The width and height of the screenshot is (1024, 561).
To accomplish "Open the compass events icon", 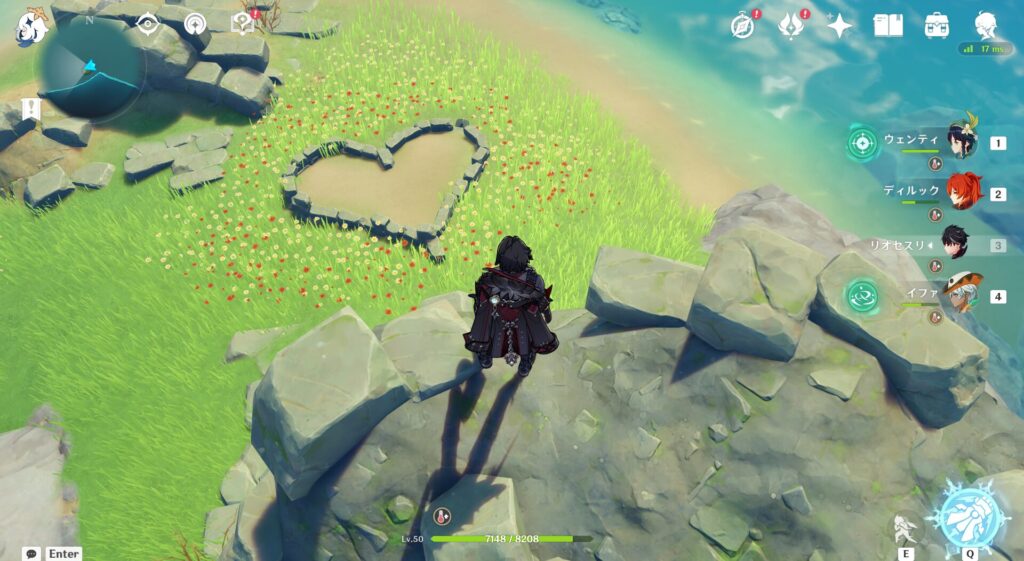I will coord(741,25).
